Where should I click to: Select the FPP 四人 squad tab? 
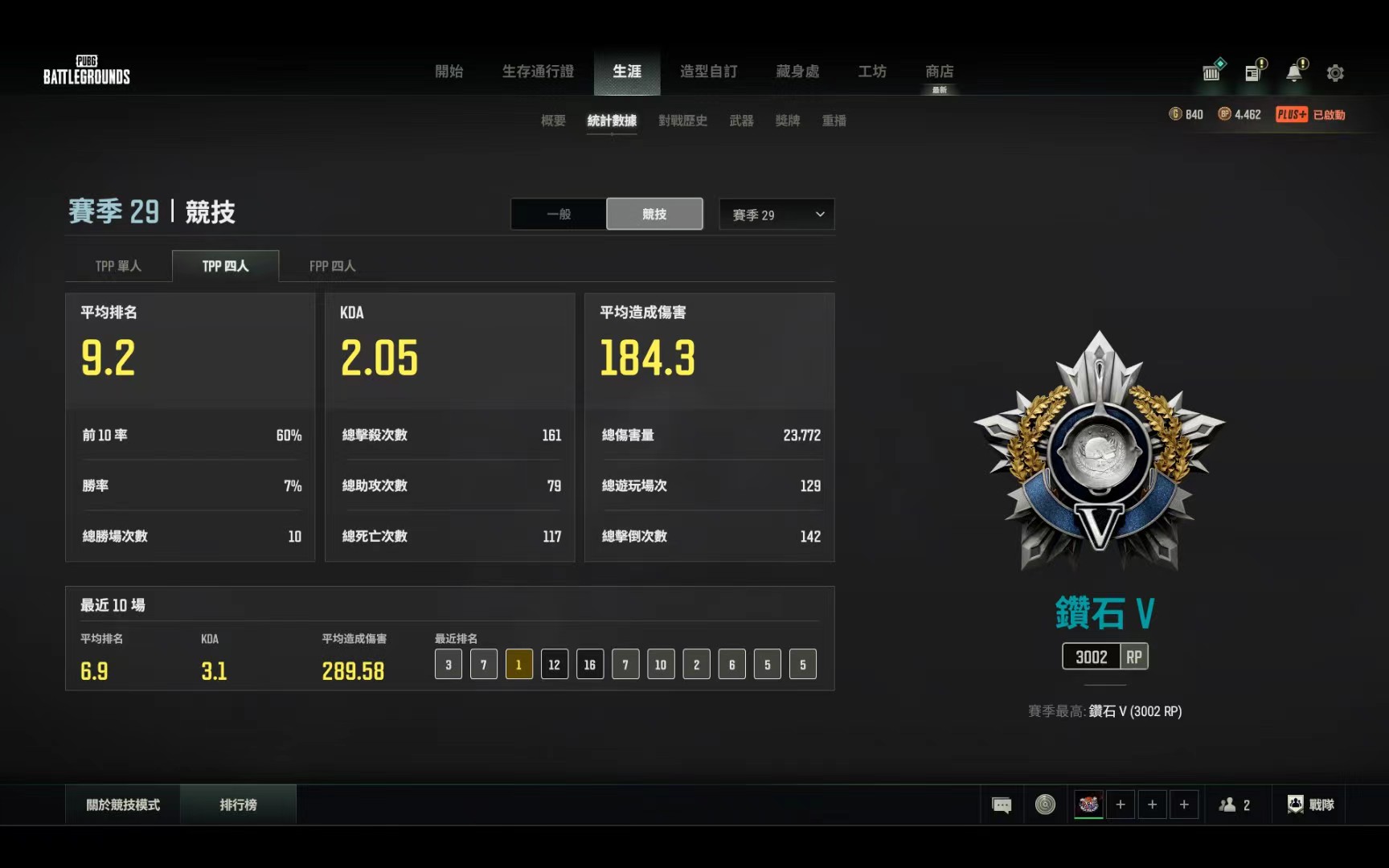332,266
